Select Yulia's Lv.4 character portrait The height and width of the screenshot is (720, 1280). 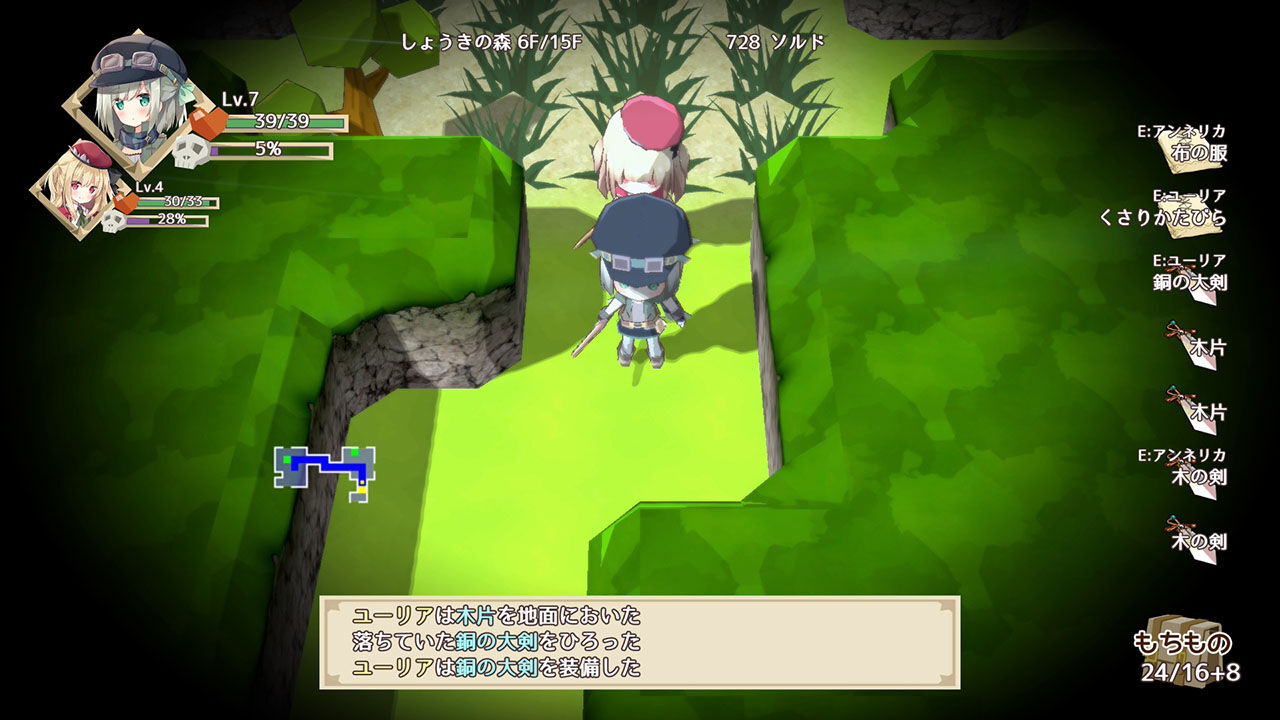tap(80, 190)
